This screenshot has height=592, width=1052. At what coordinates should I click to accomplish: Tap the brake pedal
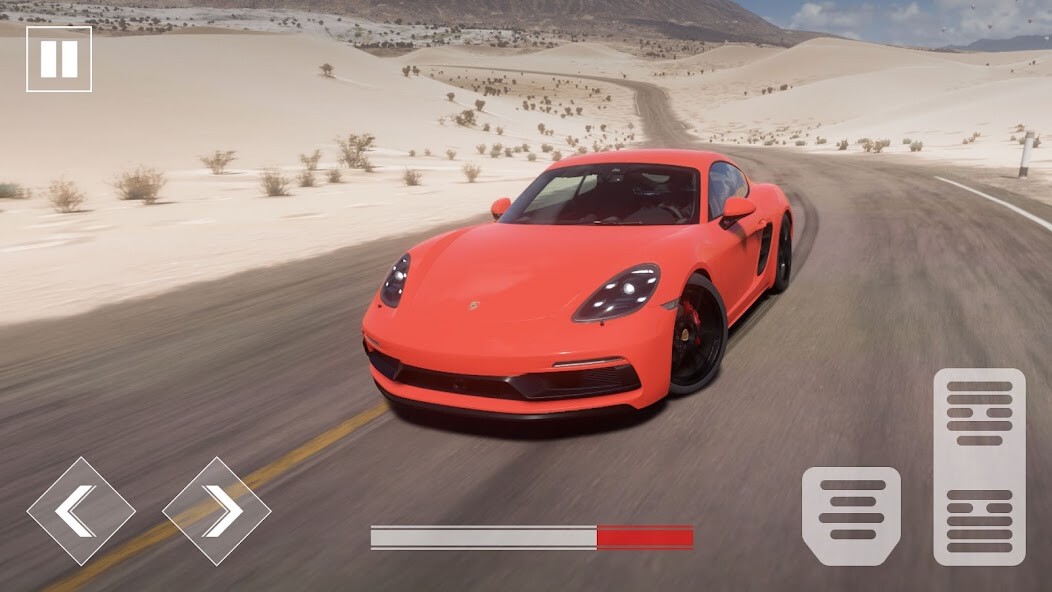(851, 516)
